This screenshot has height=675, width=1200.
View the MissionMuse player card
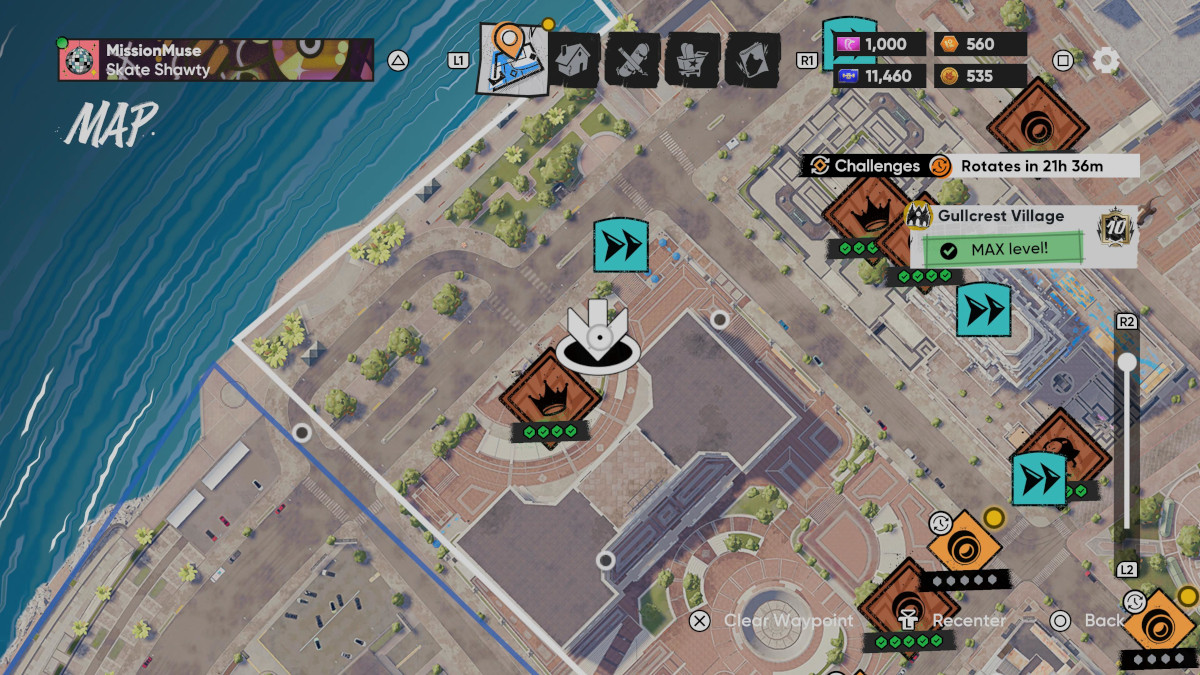tap(216, 60)
